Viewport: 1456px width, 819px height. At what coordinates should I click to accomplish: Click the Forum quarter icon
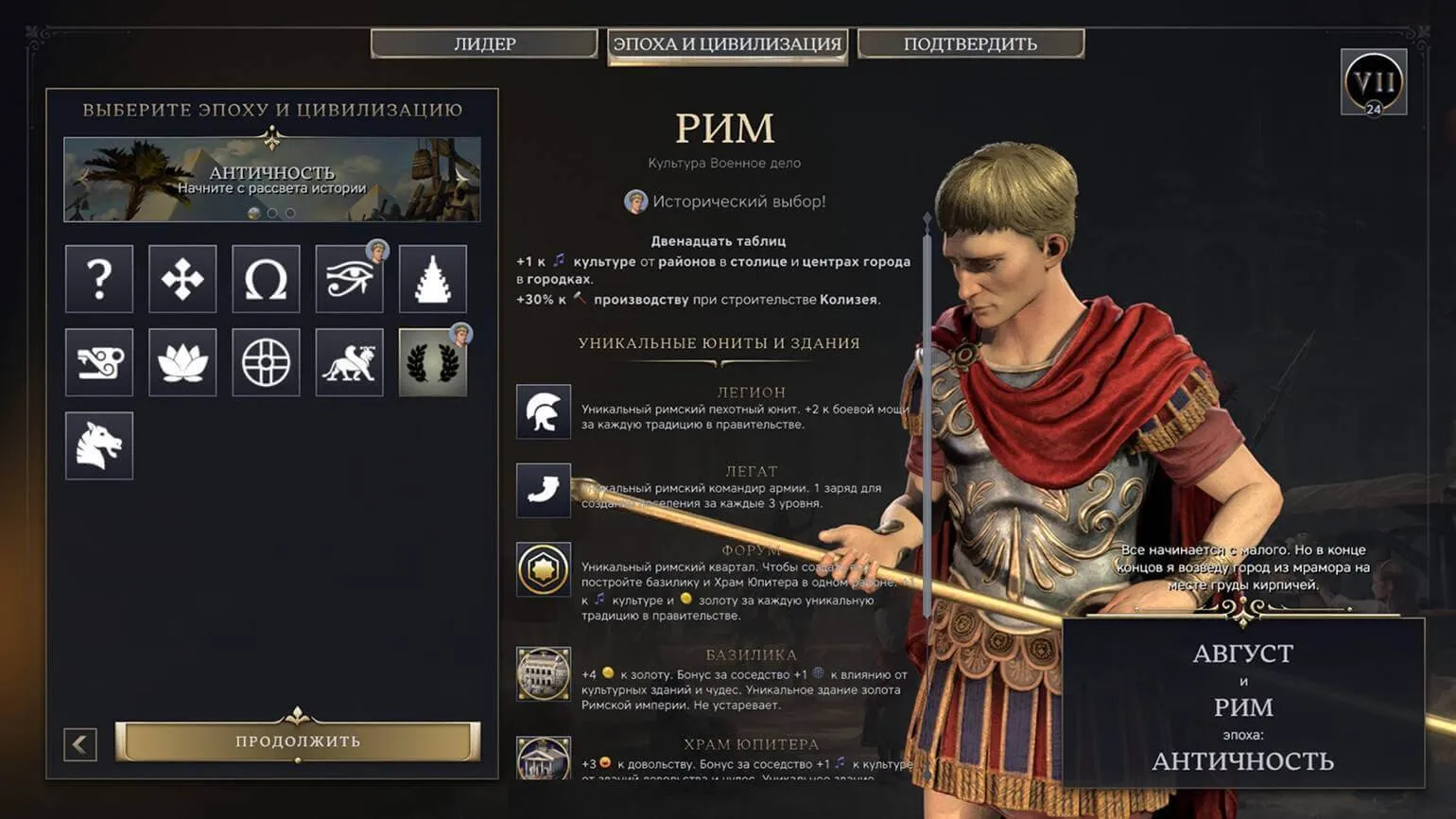(544, 568)
